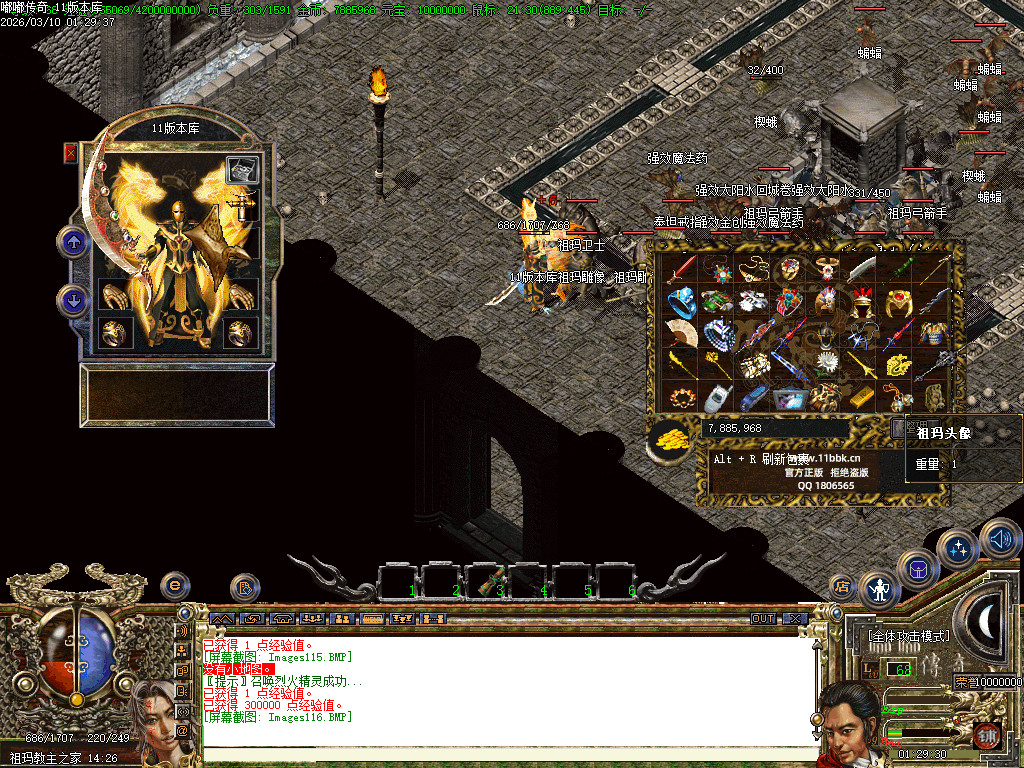Open the character status round button

click(880, 590)
